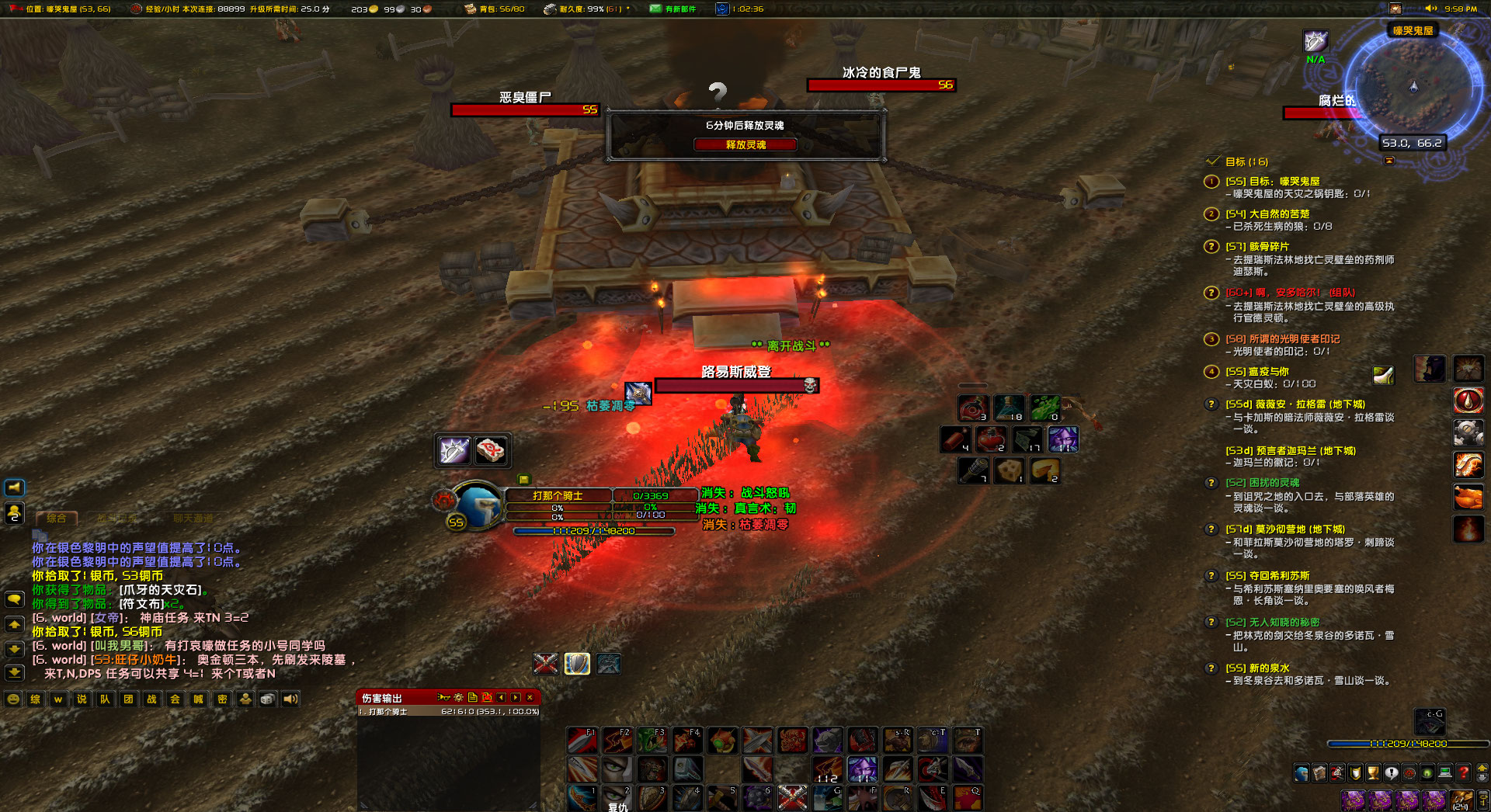Cast the F1 sword ability on the action bar

coord(582,741)
